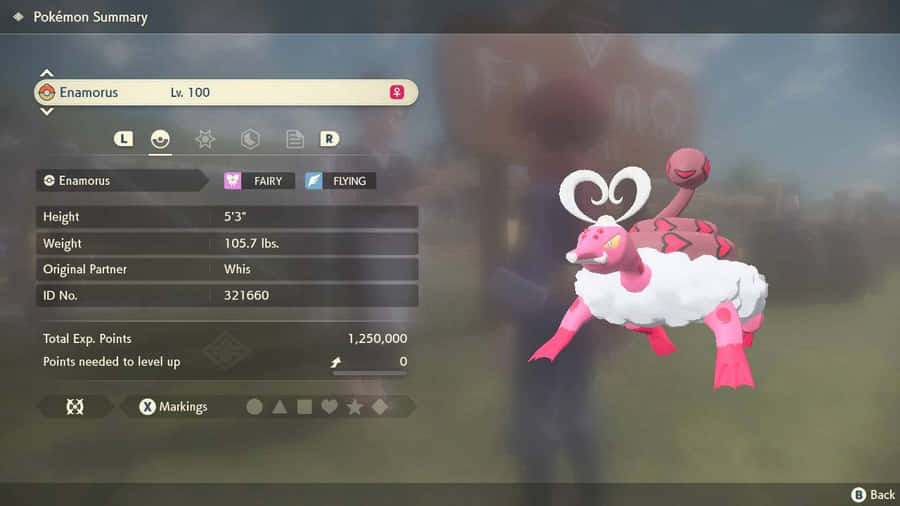This screenshot has width=900, height=506.
Task: Toggle the triangle marking
Action: pyautogui.click(x=280, y=407)
